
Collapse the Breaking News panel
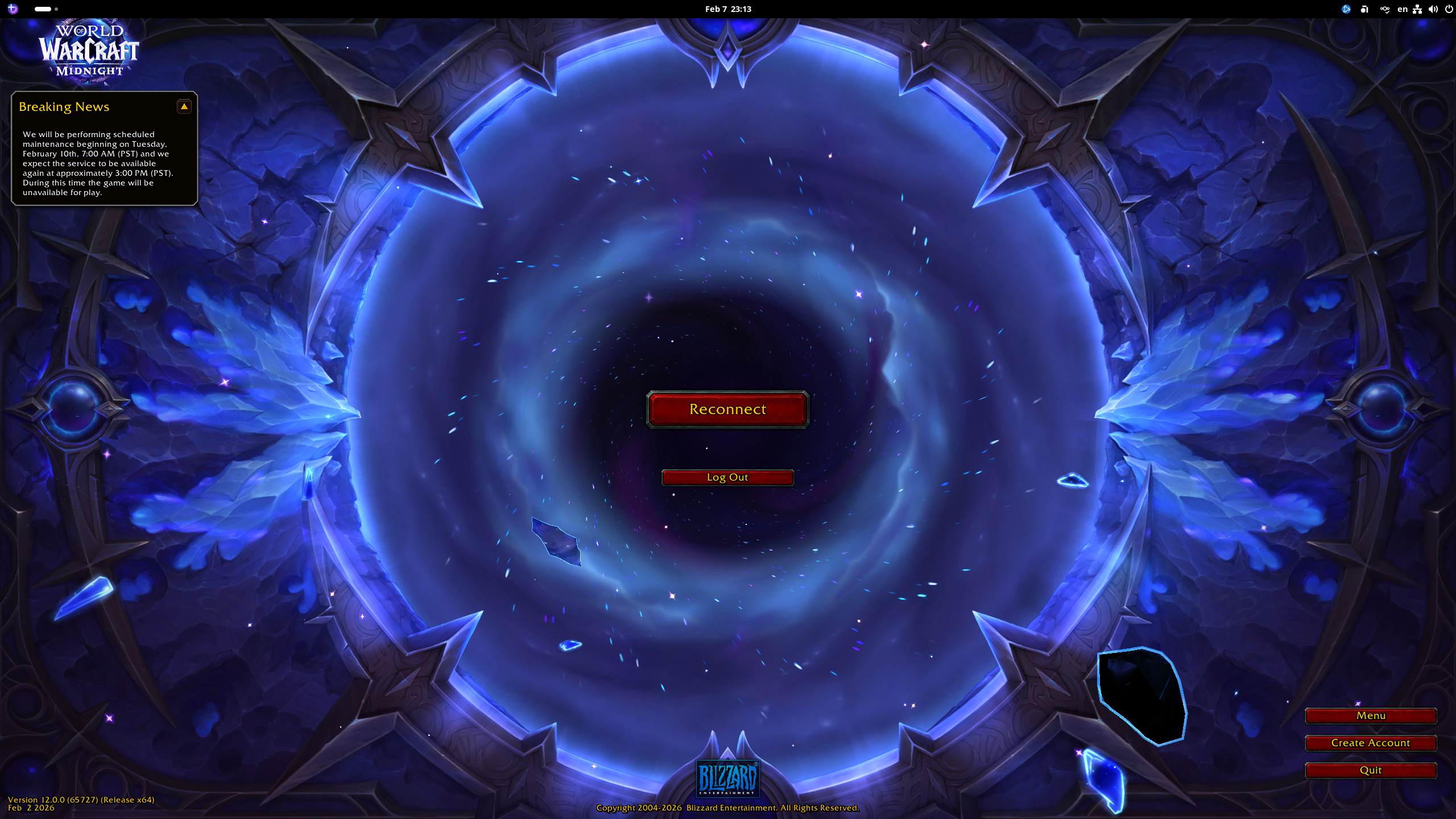coord(184,106)
